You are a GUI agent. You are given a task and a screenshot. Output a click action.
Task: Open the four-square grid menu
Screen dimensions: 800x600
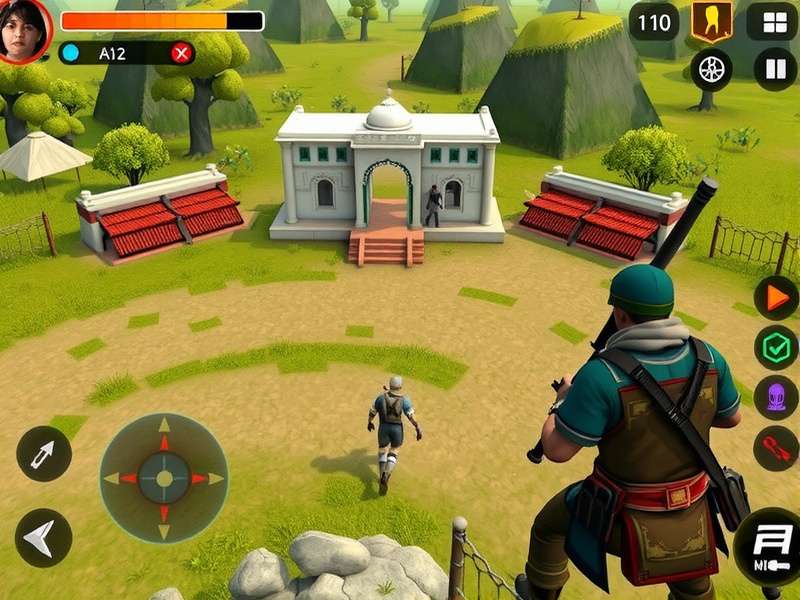775,21
